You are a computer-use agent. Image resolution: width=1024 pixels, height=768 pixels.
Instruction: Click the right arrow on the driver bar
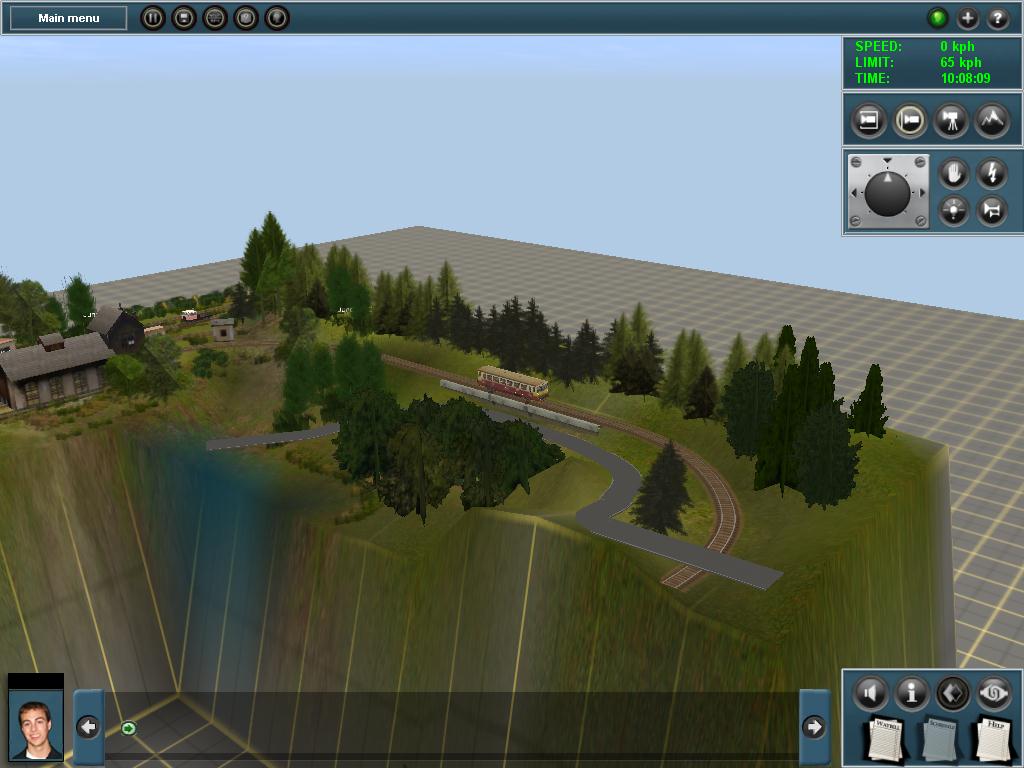(814, 727)
